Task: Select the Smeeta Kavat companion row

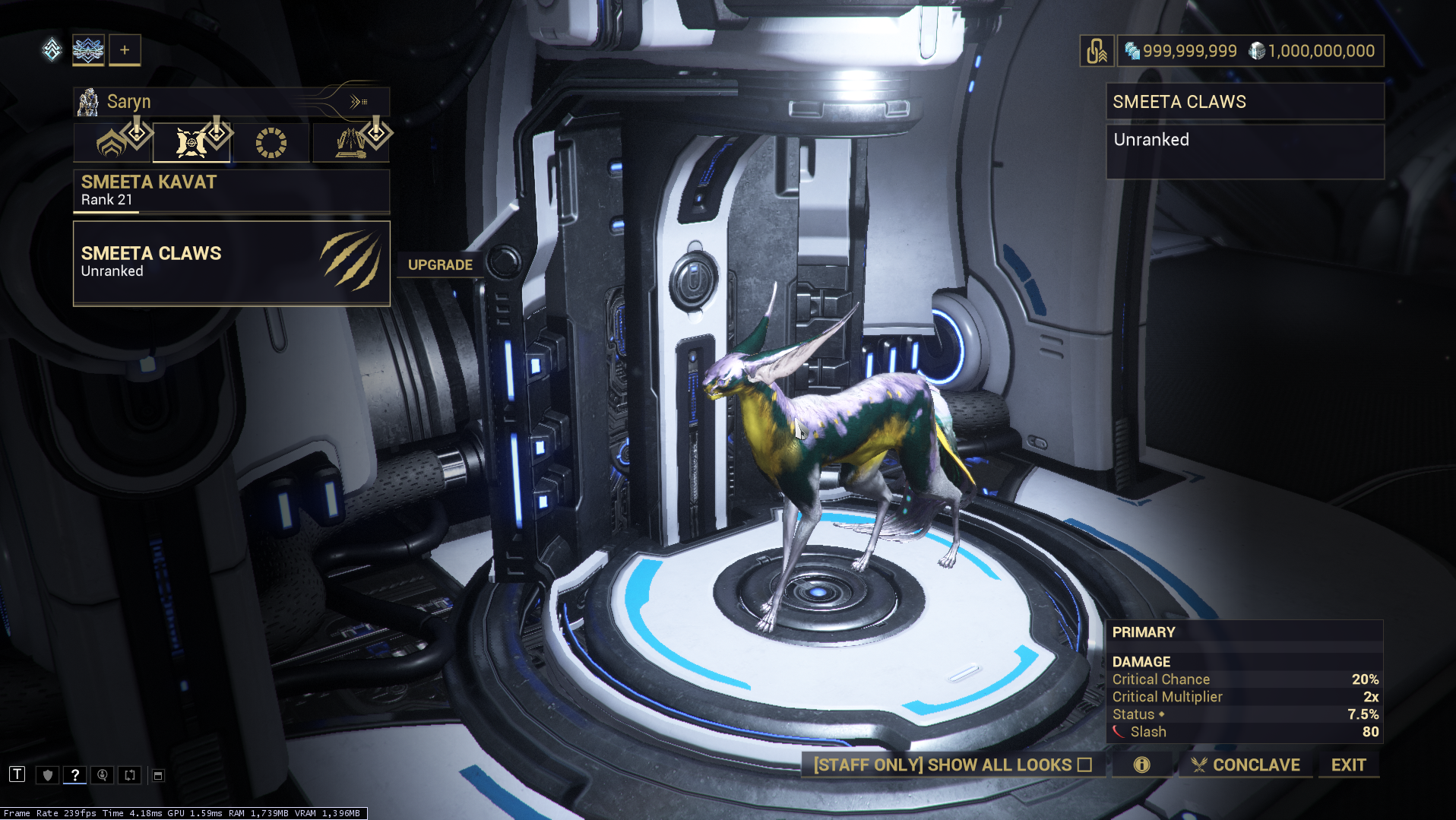Action: (231, 190)
